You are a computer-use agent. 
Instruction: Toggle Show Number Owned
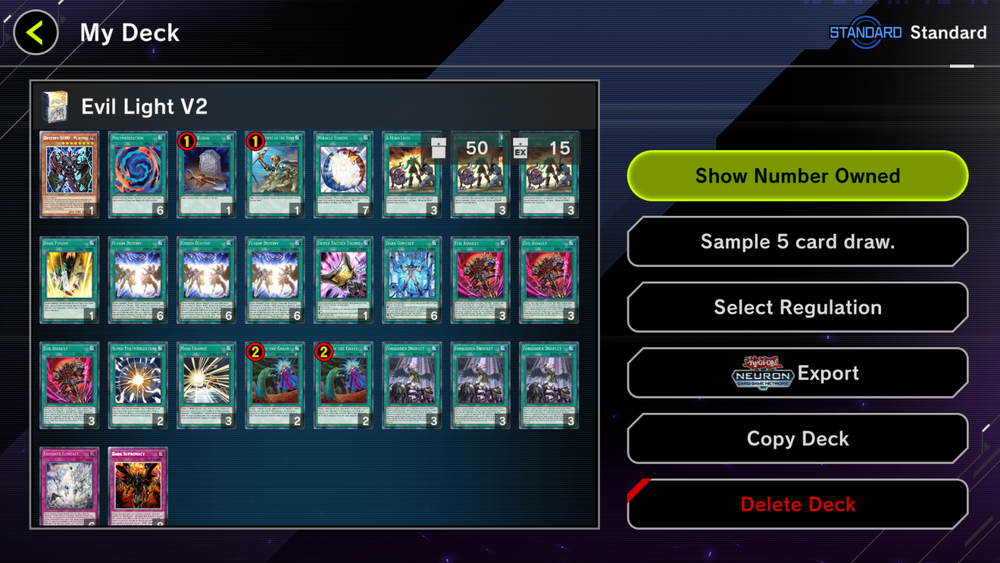pyautogui.click(x=797, y=176)
